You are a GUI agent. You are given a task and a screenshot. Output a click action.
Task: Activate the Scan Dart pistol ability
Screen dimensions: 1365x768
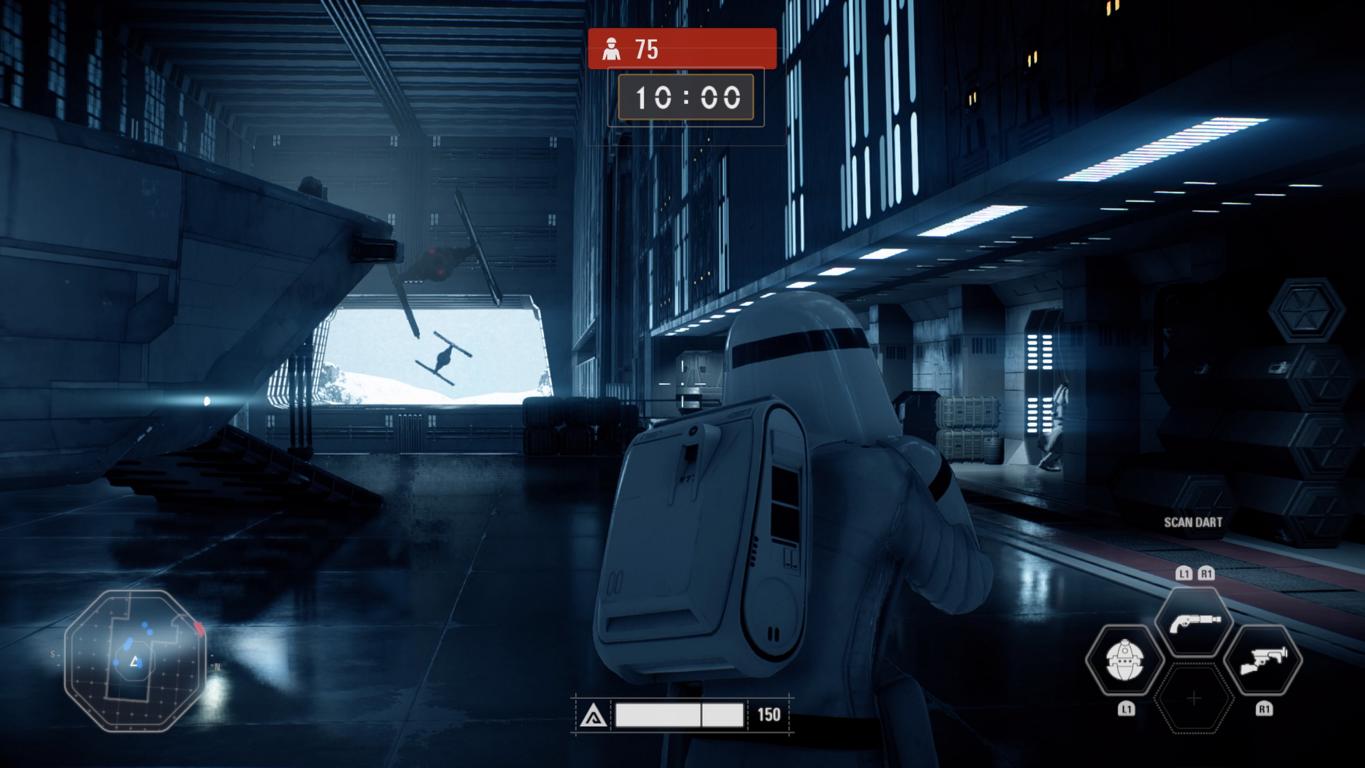pos(1193,621)
